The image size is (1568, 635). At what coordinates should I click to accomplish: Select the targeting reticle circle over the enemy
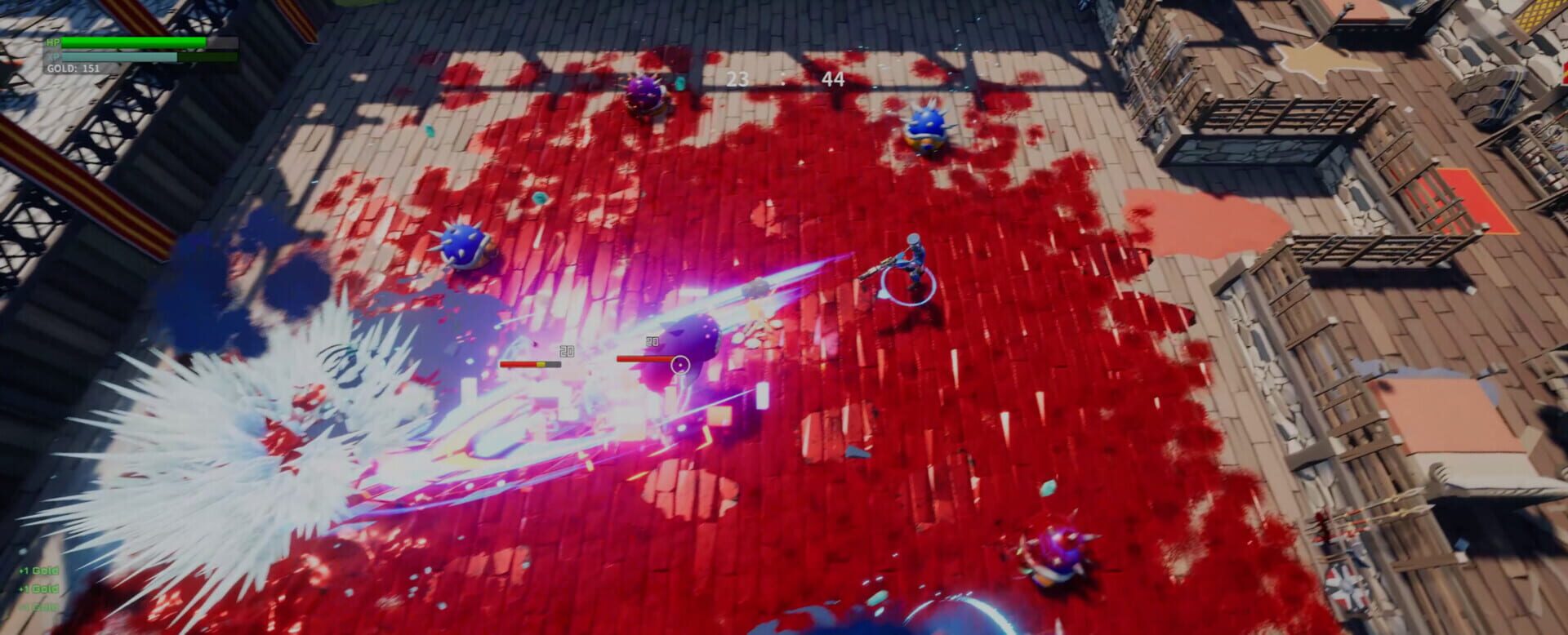click(681, 366)
